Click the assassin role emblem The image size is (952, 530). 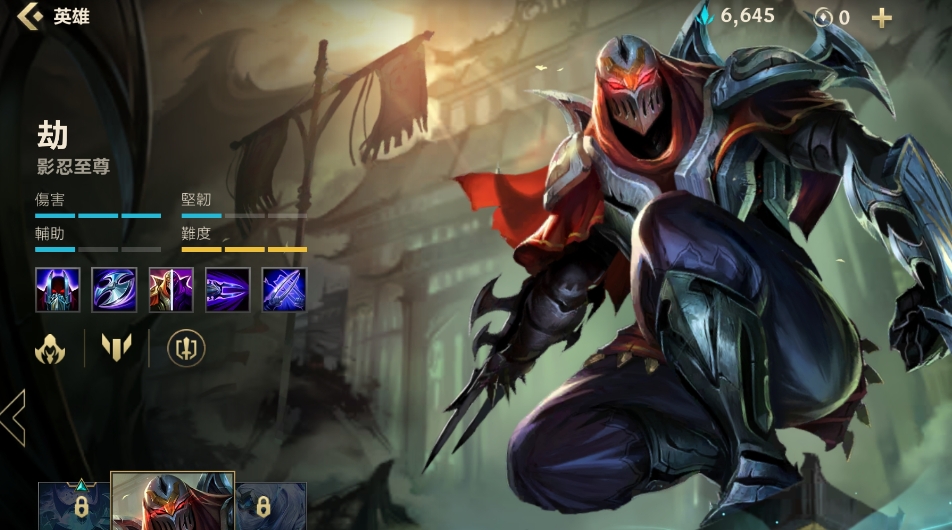coord(50,348)
